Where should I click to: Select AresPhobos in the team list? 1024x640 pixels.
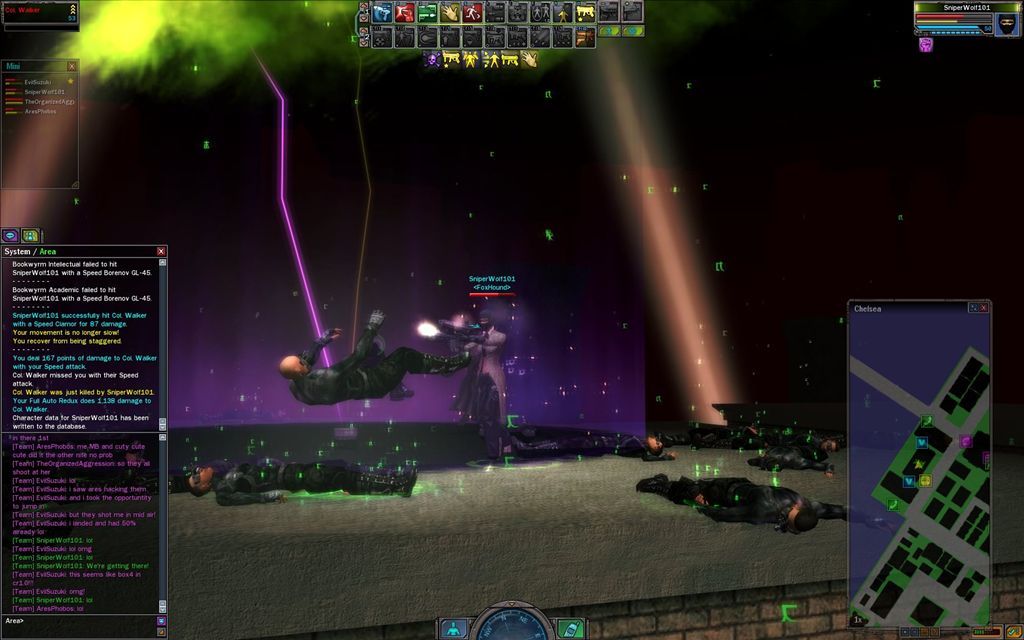pos(40,111)
